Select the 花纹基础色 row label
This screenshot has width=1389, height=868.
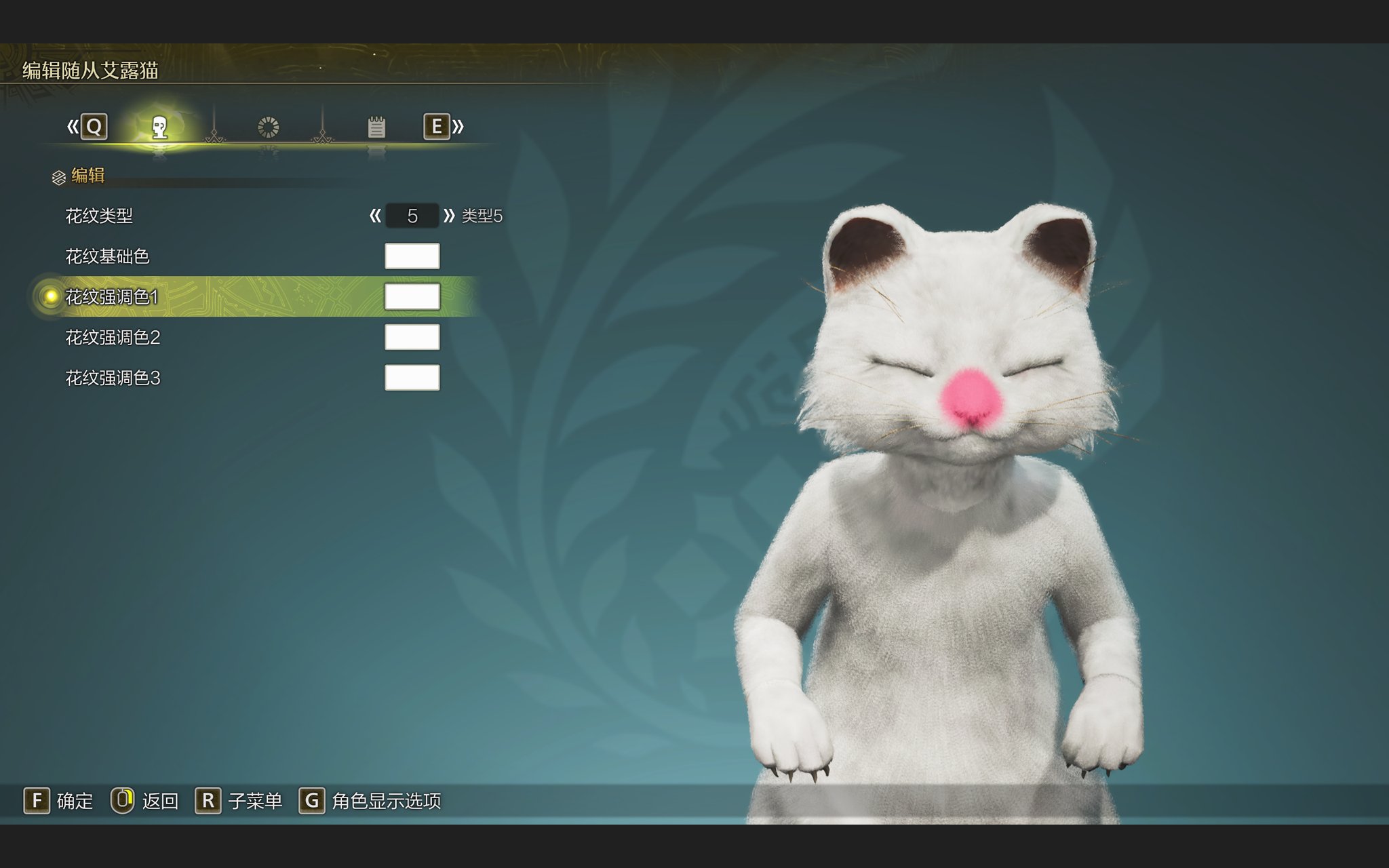(107, 256)
